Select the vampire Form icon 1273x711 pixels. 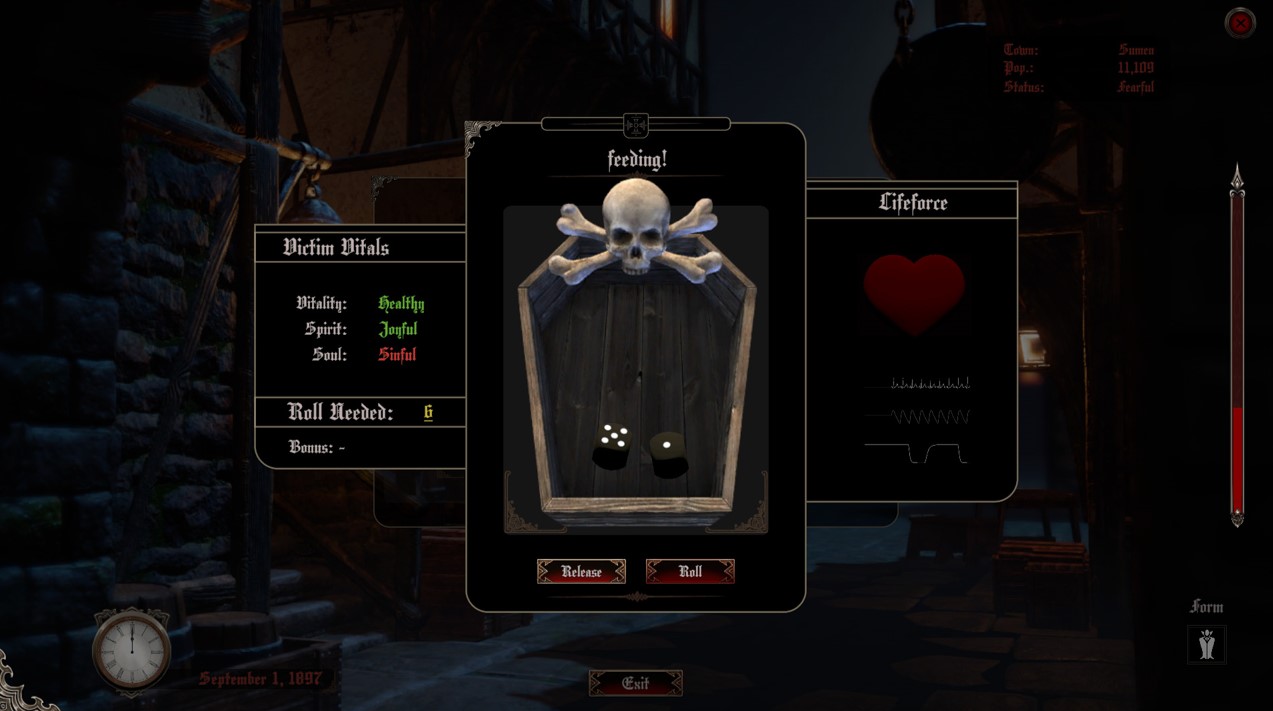[x=1207, y=645]
